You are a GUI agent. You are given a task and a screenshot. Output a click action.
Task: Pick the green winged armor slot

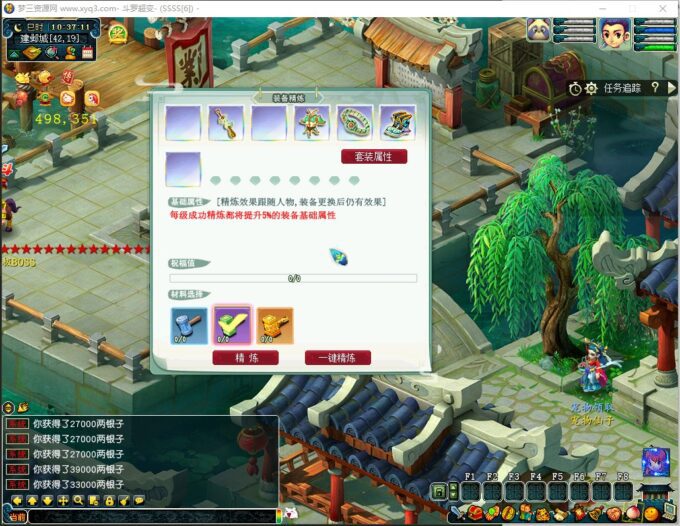pyautogui.click(x=312, y=123)
